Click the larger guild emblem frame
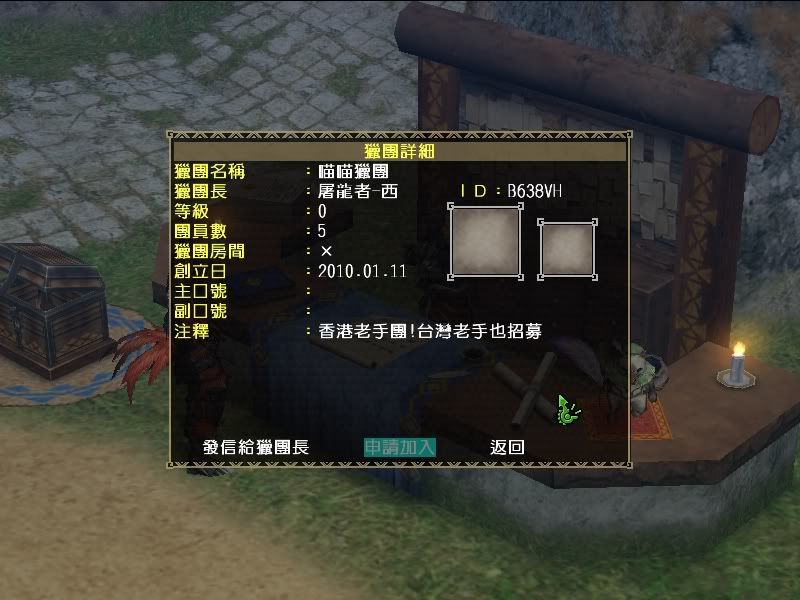The height and width of the screenshot is (600, 800). pos(485,241)
